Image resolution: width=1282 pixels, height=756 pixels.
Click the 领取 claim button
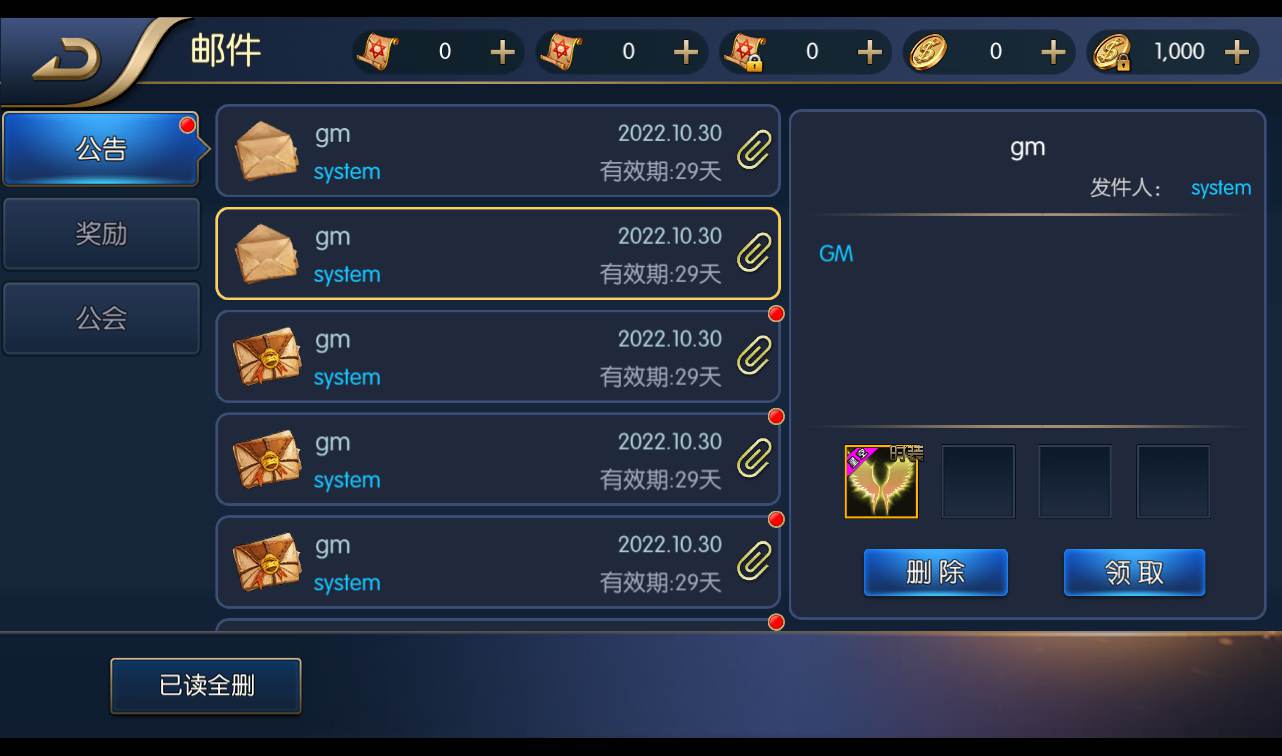point(1134,572)
